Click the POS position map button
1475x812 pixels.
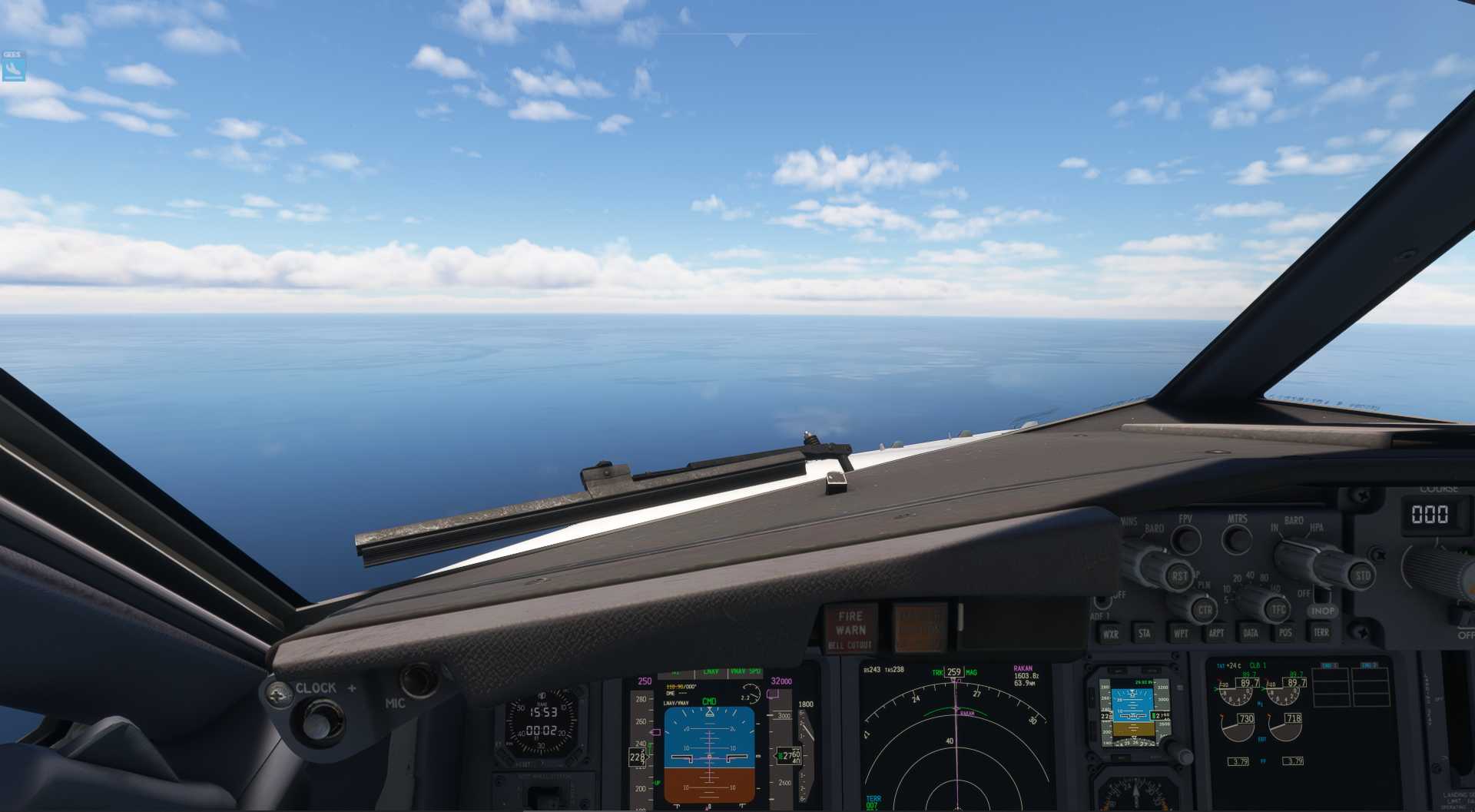(1285, 634)
